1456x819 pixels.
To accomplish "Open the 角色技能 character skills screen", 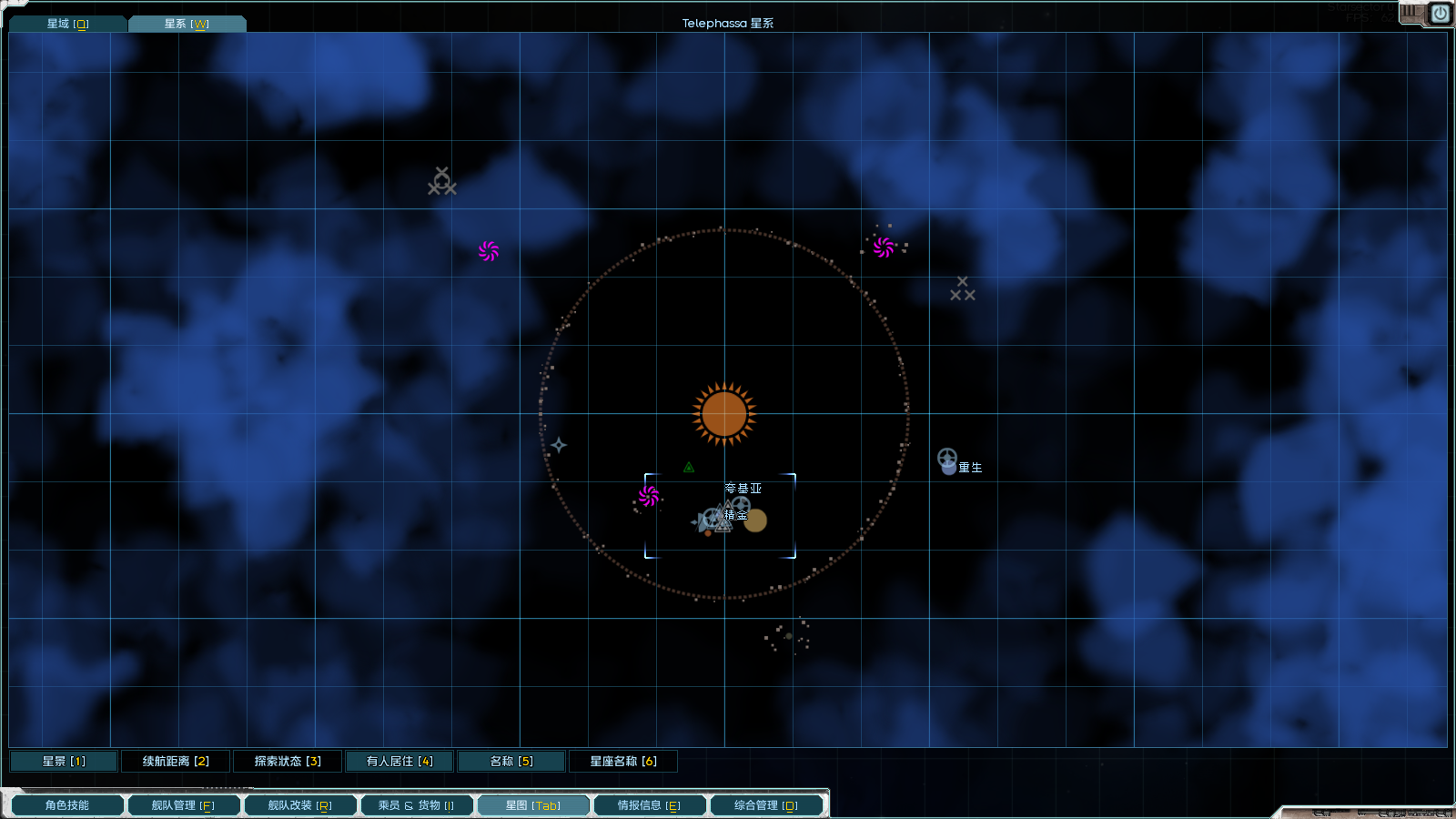I will (67, 805).
